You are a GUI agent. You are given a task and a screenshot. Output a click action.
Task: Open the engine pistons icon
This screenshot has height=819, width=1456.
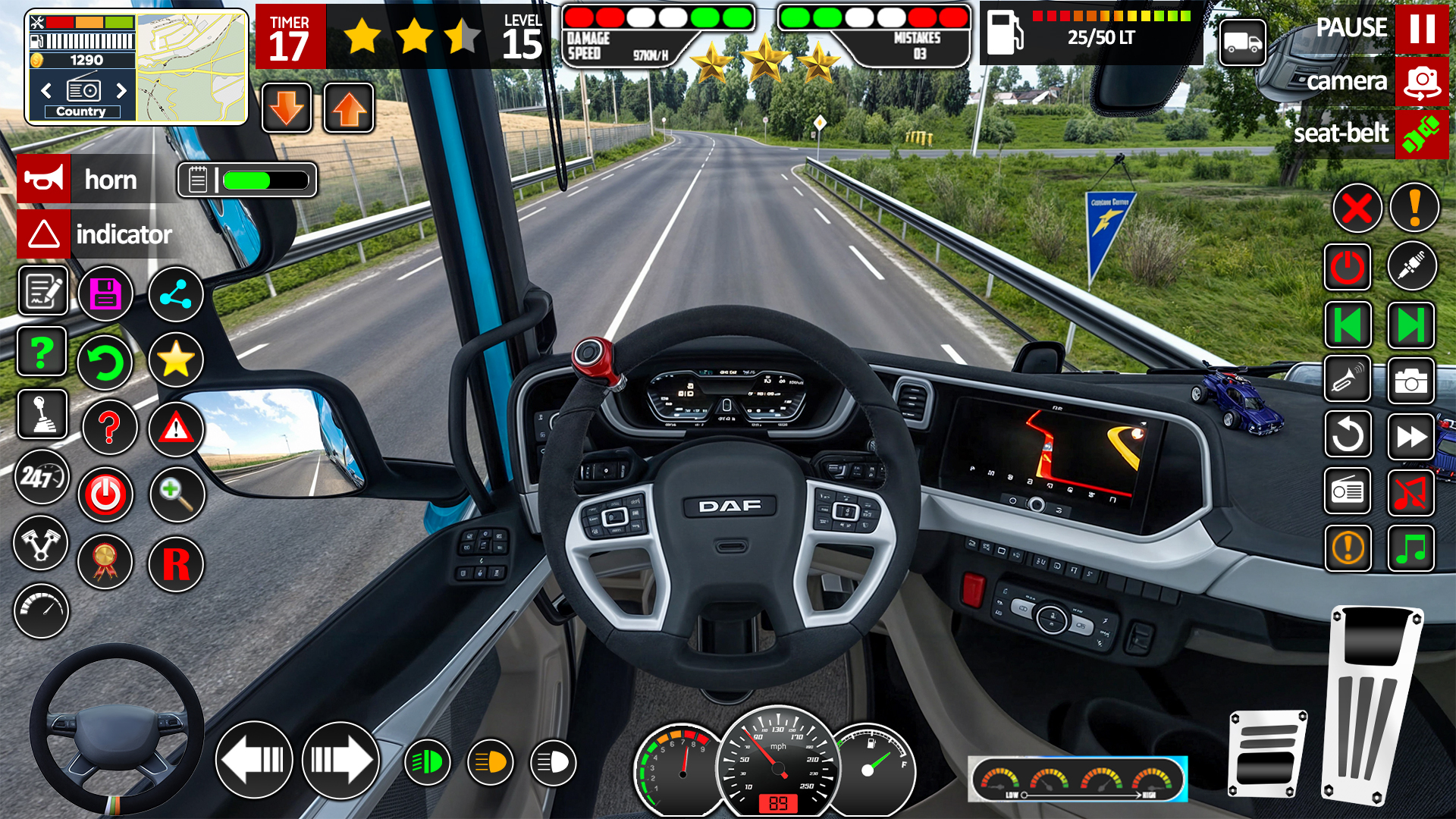point(42,544)
